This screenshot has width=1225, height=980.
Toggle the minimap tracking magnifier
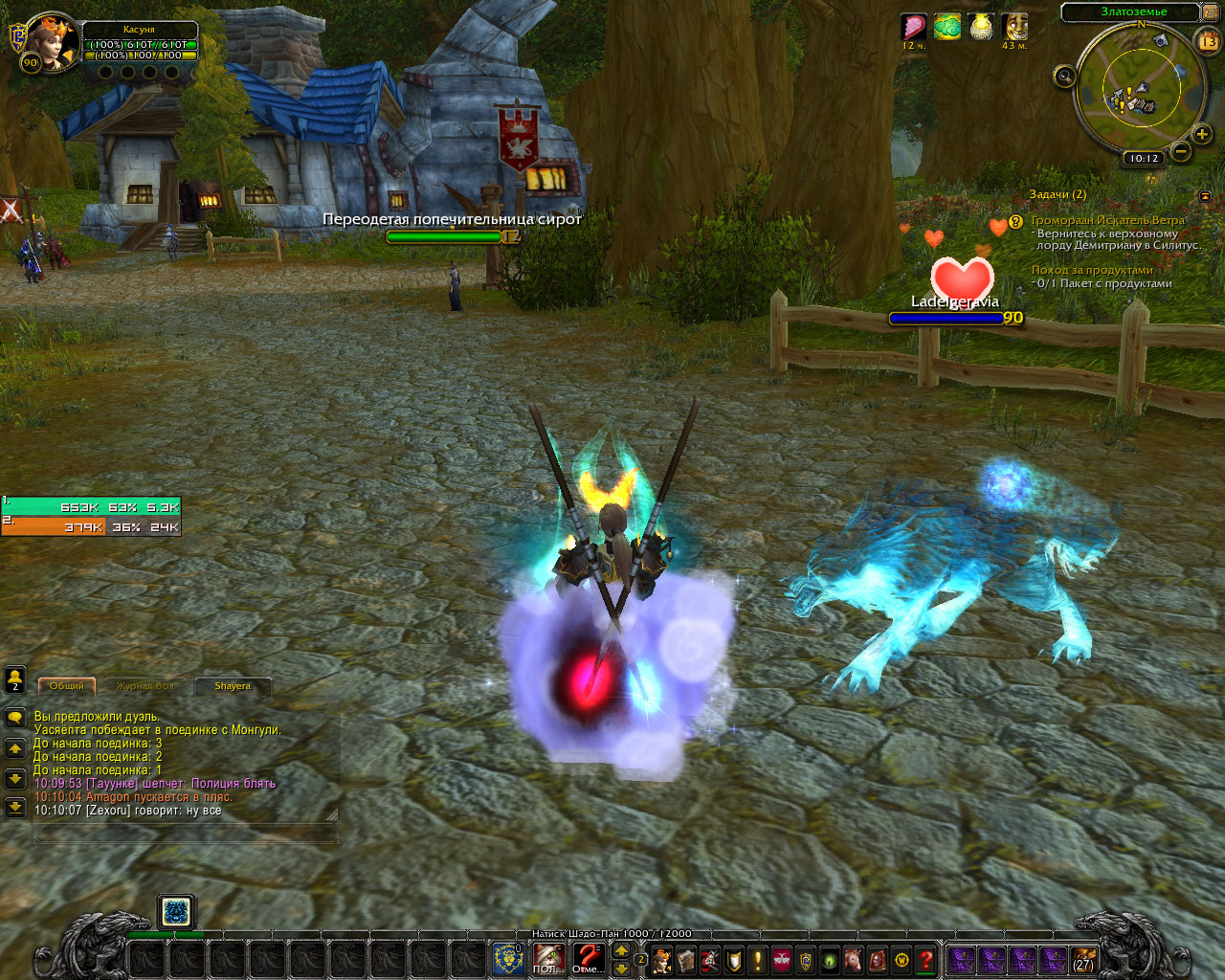[x=1063, y=78]
